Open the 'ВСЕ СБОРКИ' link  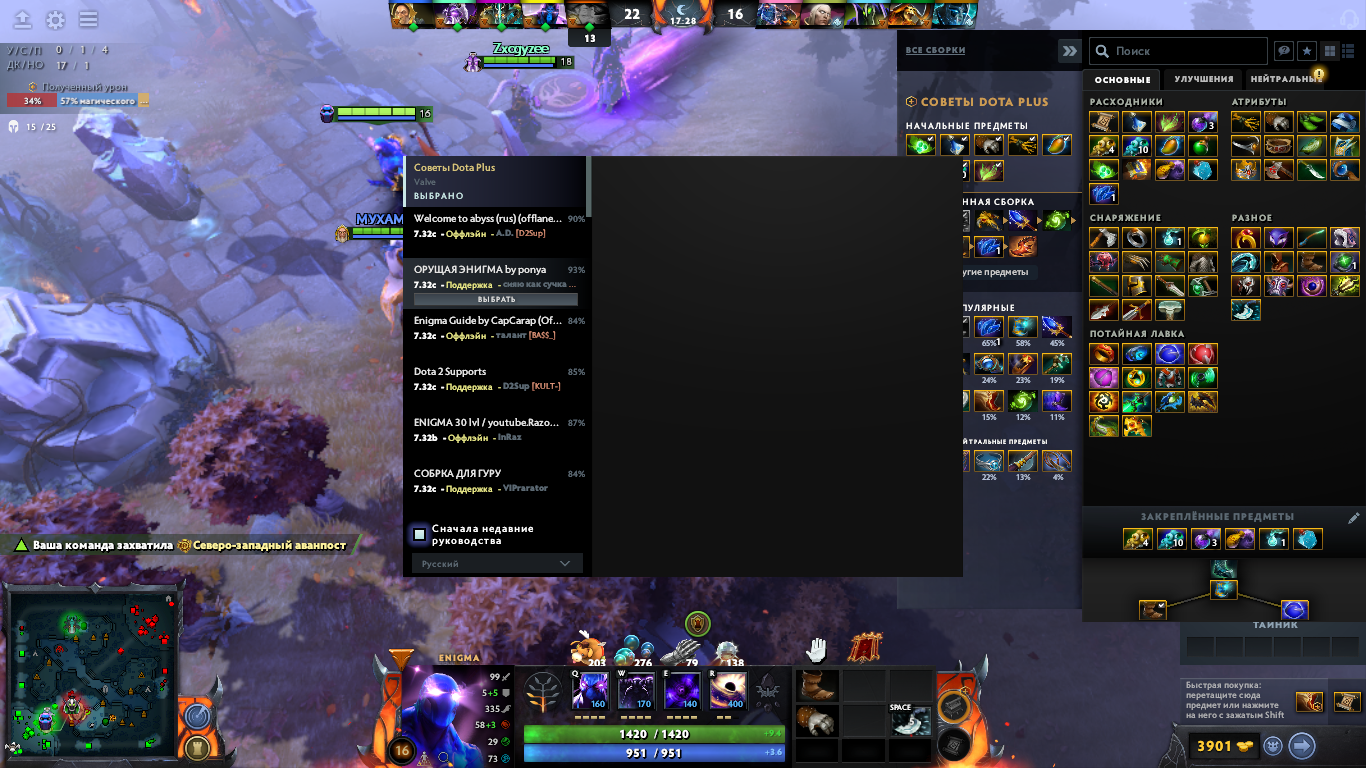pyautogui.click(x=934, y=50)
